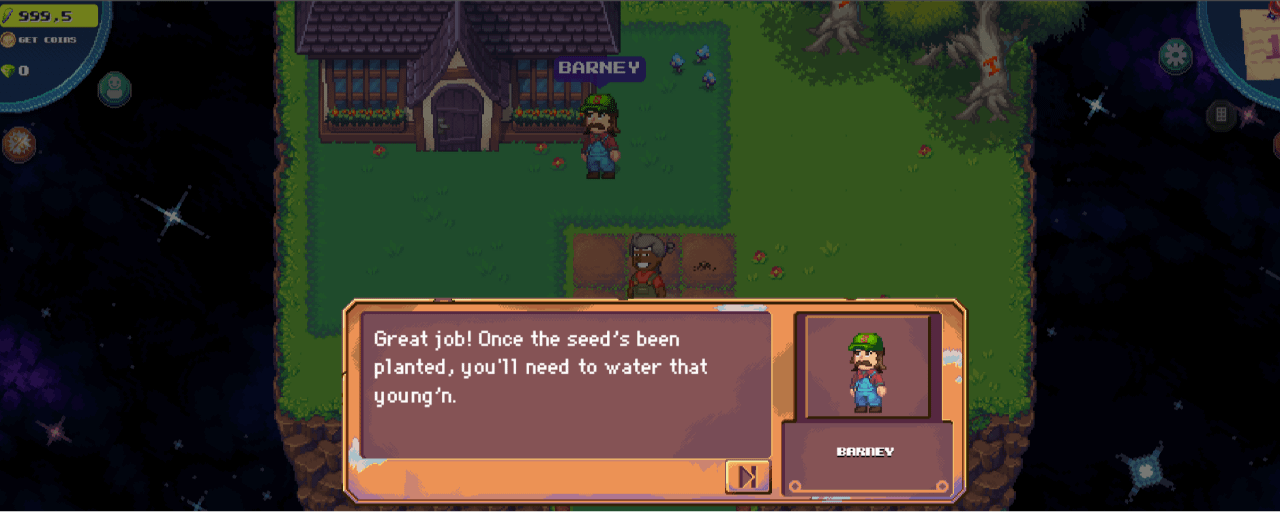1280x512 pixels.
Task: Open the dark grid panel icon
Action: [x=1221, y=115]
